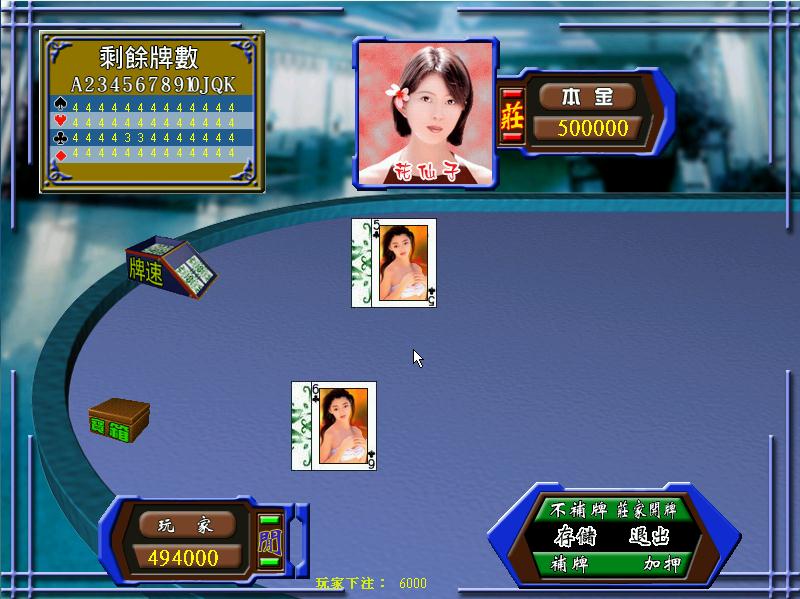Click the 閒 player marker
Image resolution: width=800 pixels, height=599 pixels.
[270, 541]
